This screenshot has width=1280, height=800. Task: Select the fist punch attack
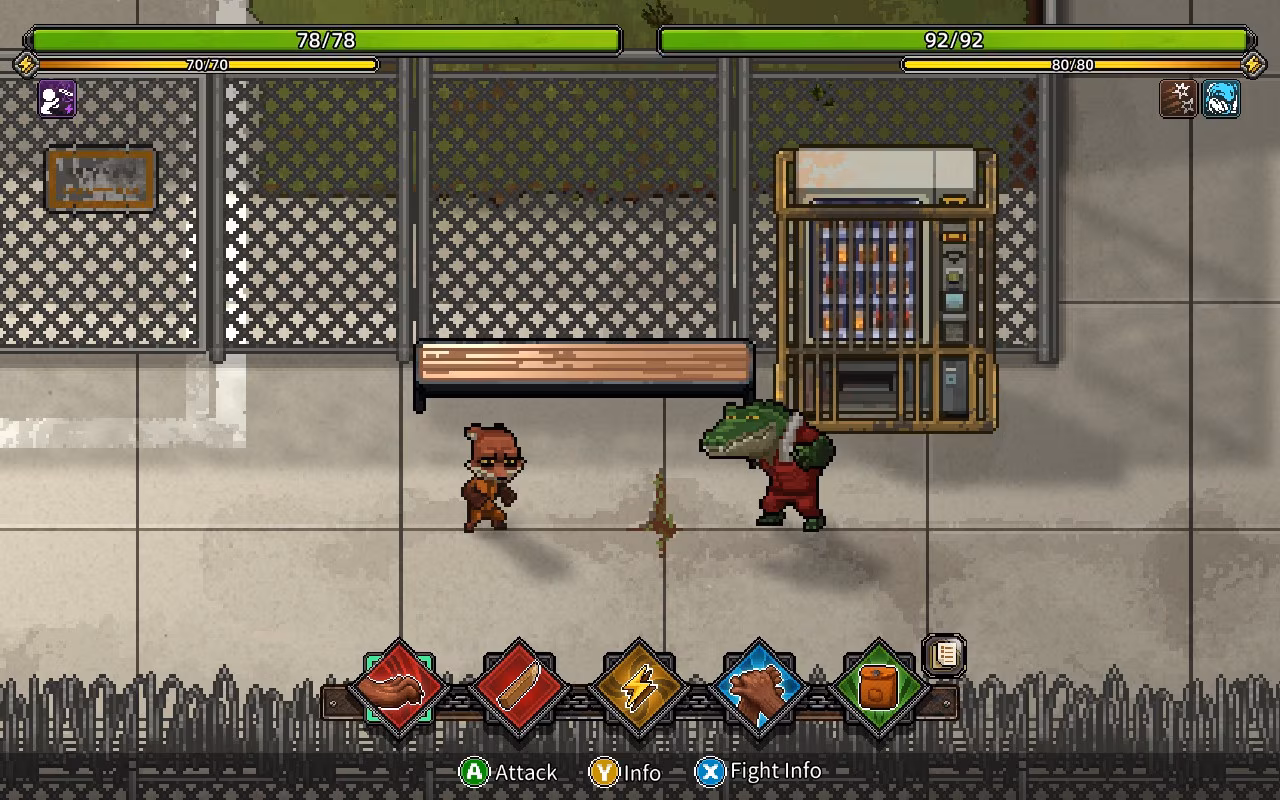tap(400, 688)
